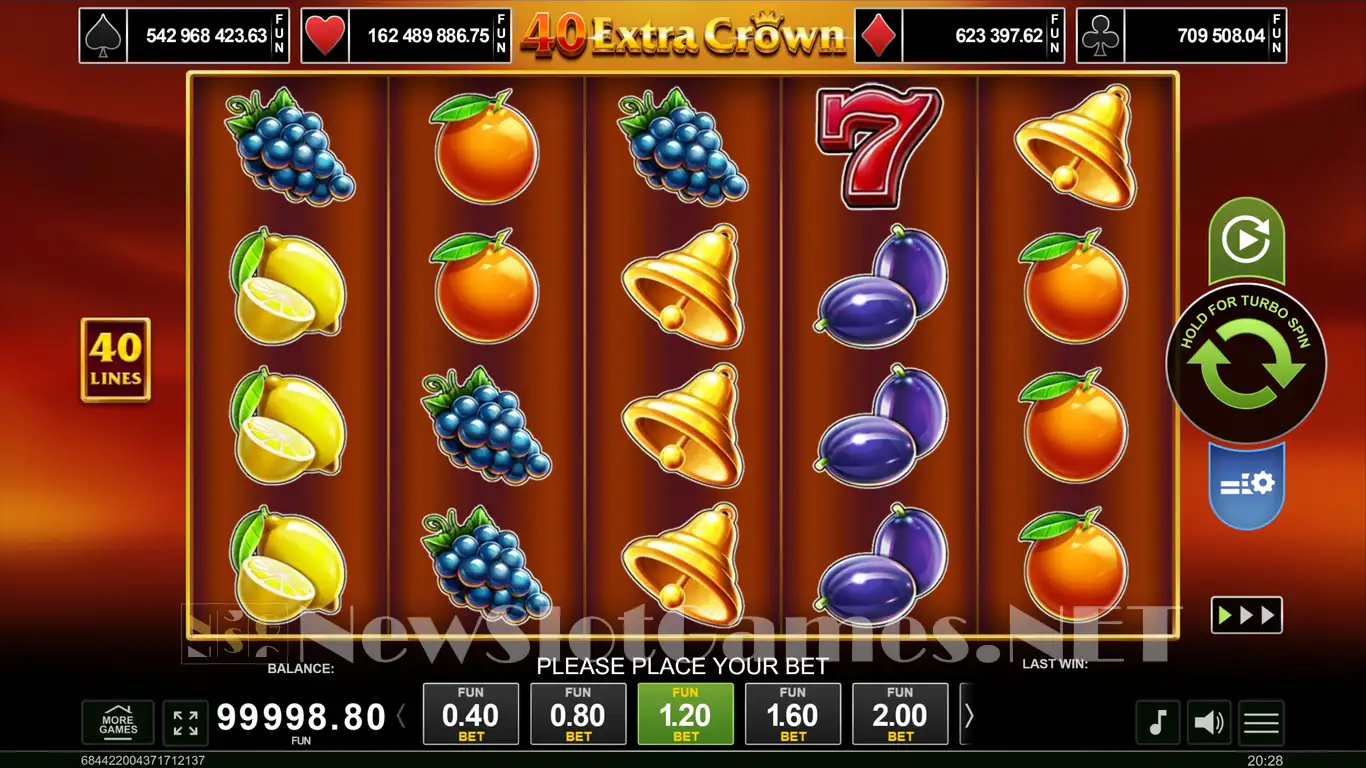Screen dimensions: 1366x768
Task: Spin the reels with the green arrows button
Action: [1246, 367]
